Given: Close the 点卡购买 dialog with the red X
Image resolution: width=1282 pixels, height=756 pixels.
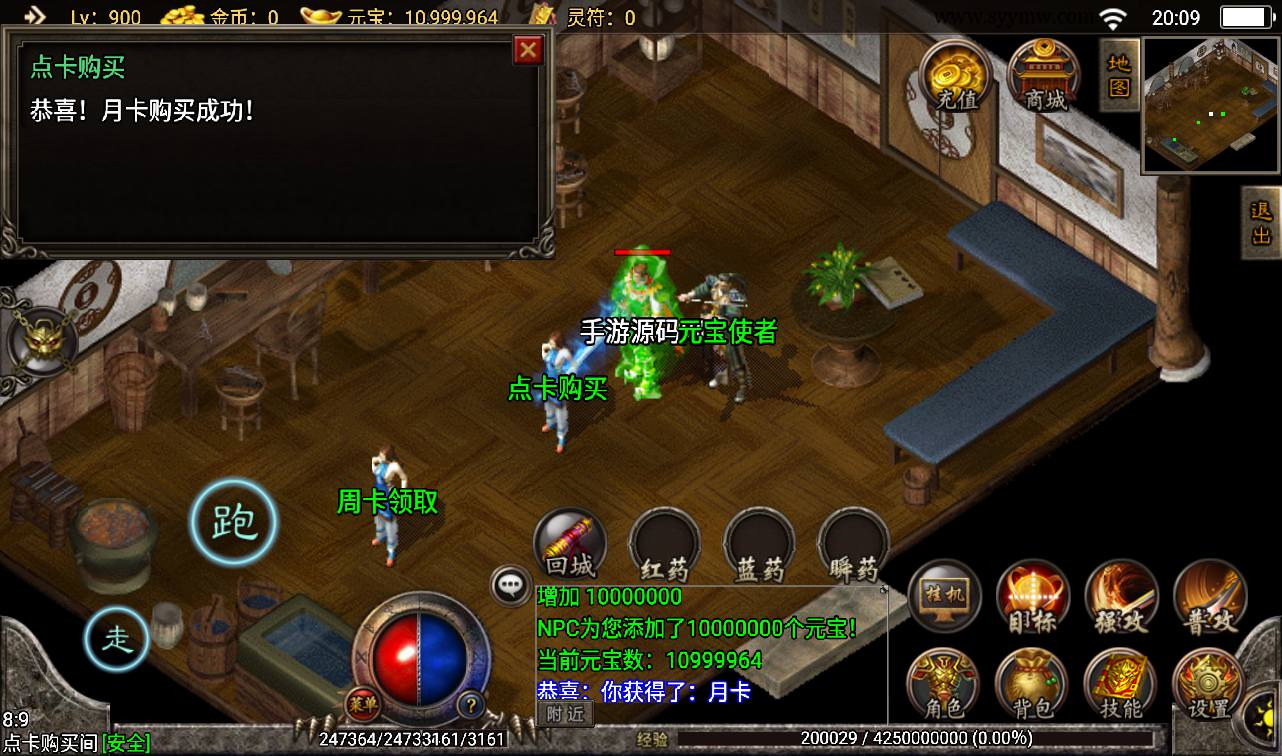Looking at the screenshot, I should click(x=527, y=50).
